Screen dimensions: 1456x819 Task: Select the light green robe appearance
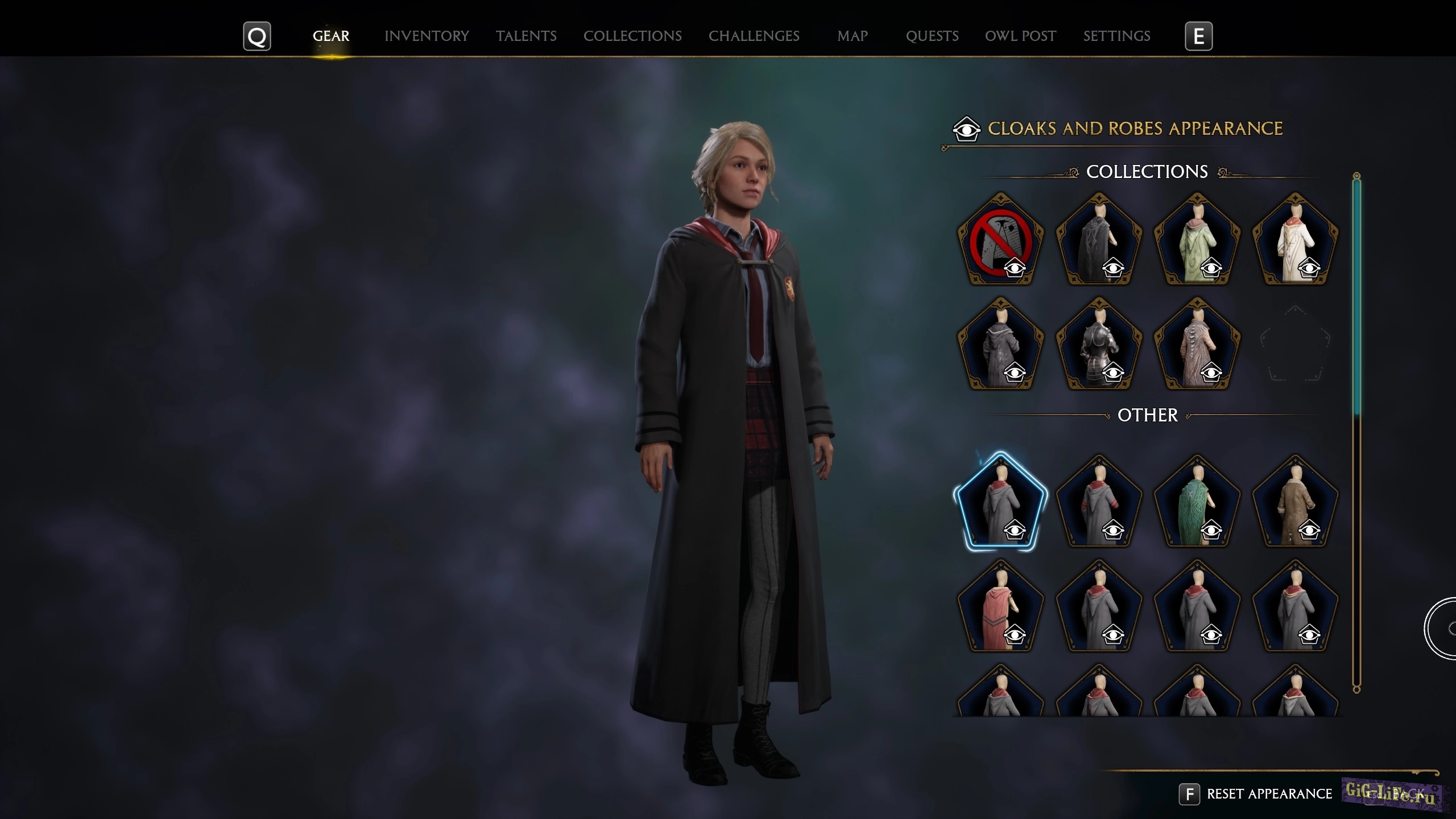click(x=1197, y=240)
